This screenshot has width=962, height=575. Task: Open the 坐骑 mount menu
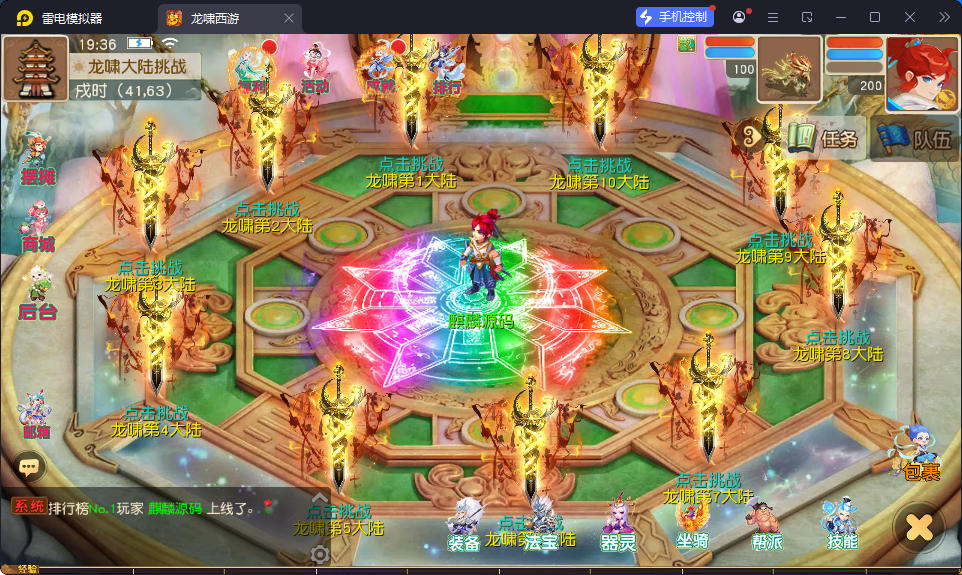(692, 524)
